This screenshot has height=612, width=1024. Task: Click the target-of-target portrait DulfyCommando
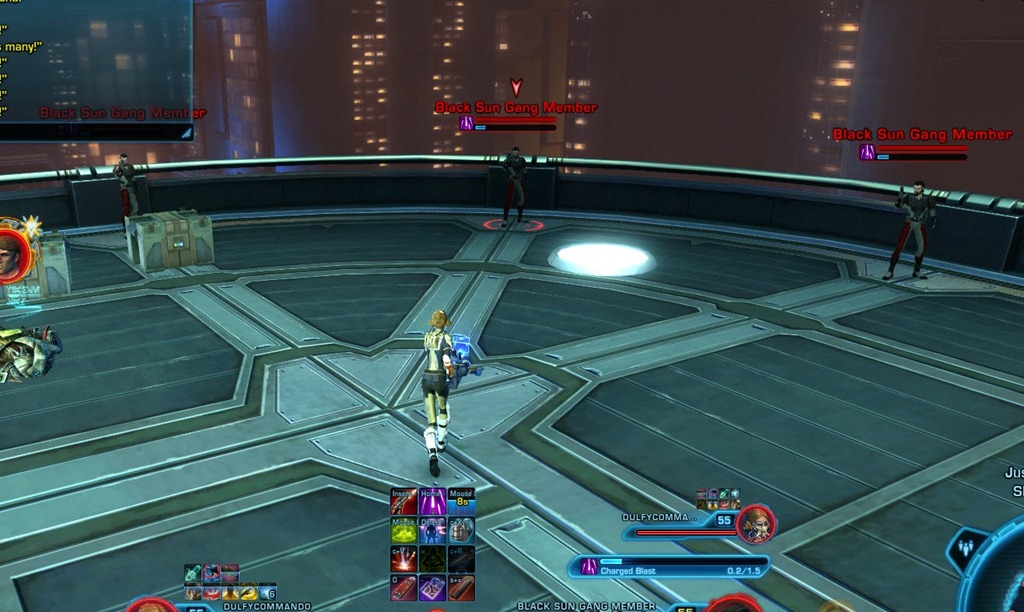[757, 524]
